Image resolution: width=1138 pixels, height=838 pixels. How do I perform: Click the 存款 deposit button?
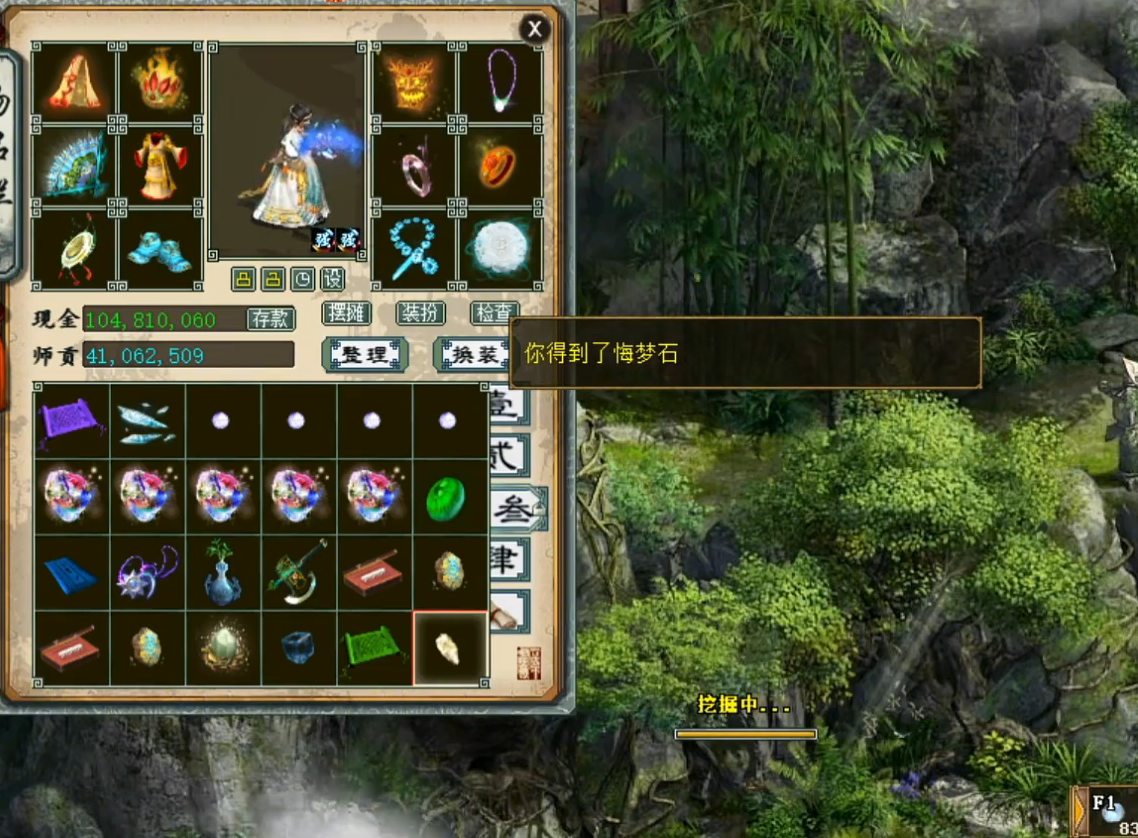(x=270, y=318)
